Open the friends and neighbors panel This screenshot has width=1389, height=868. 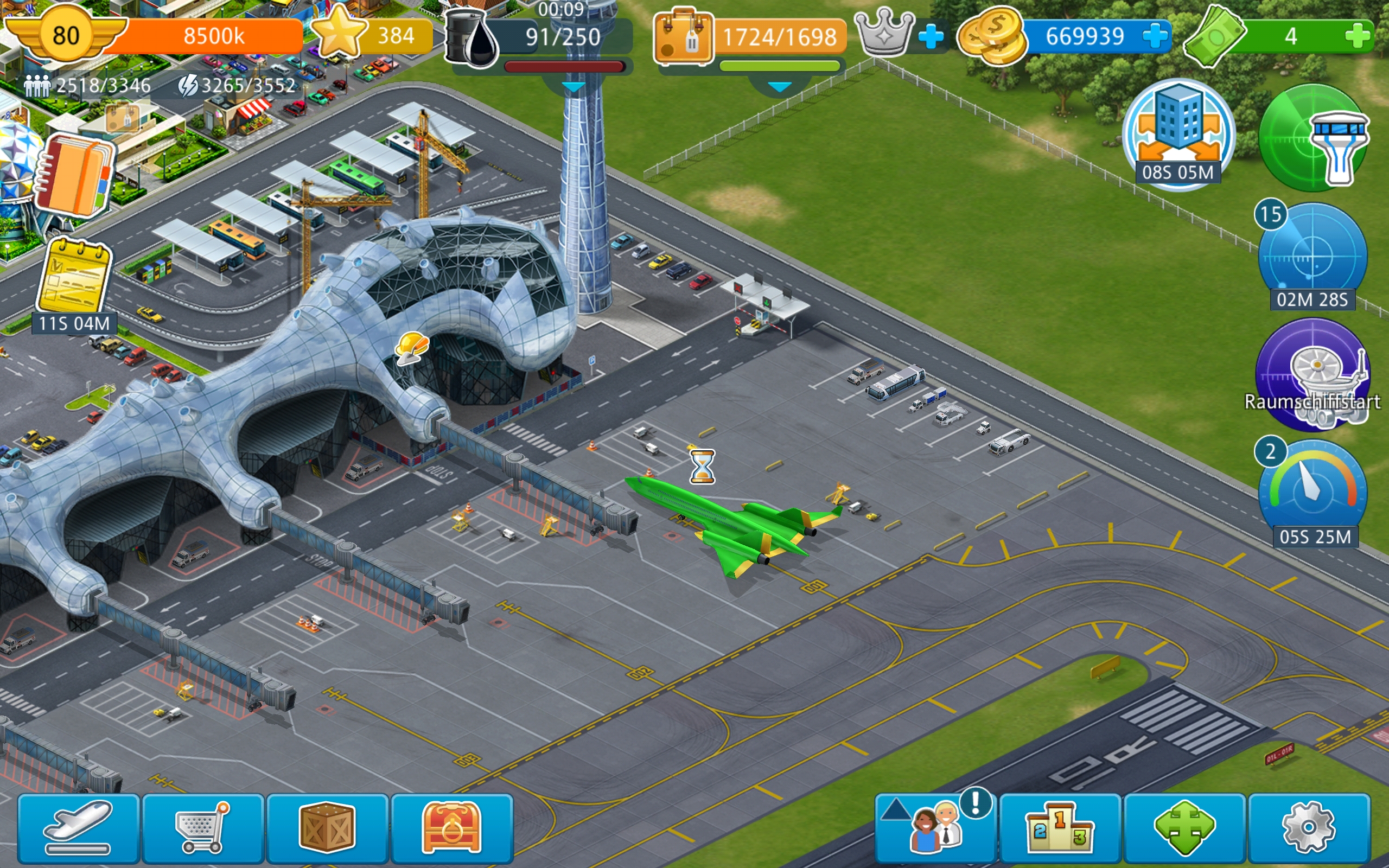(x=936, y=827)
